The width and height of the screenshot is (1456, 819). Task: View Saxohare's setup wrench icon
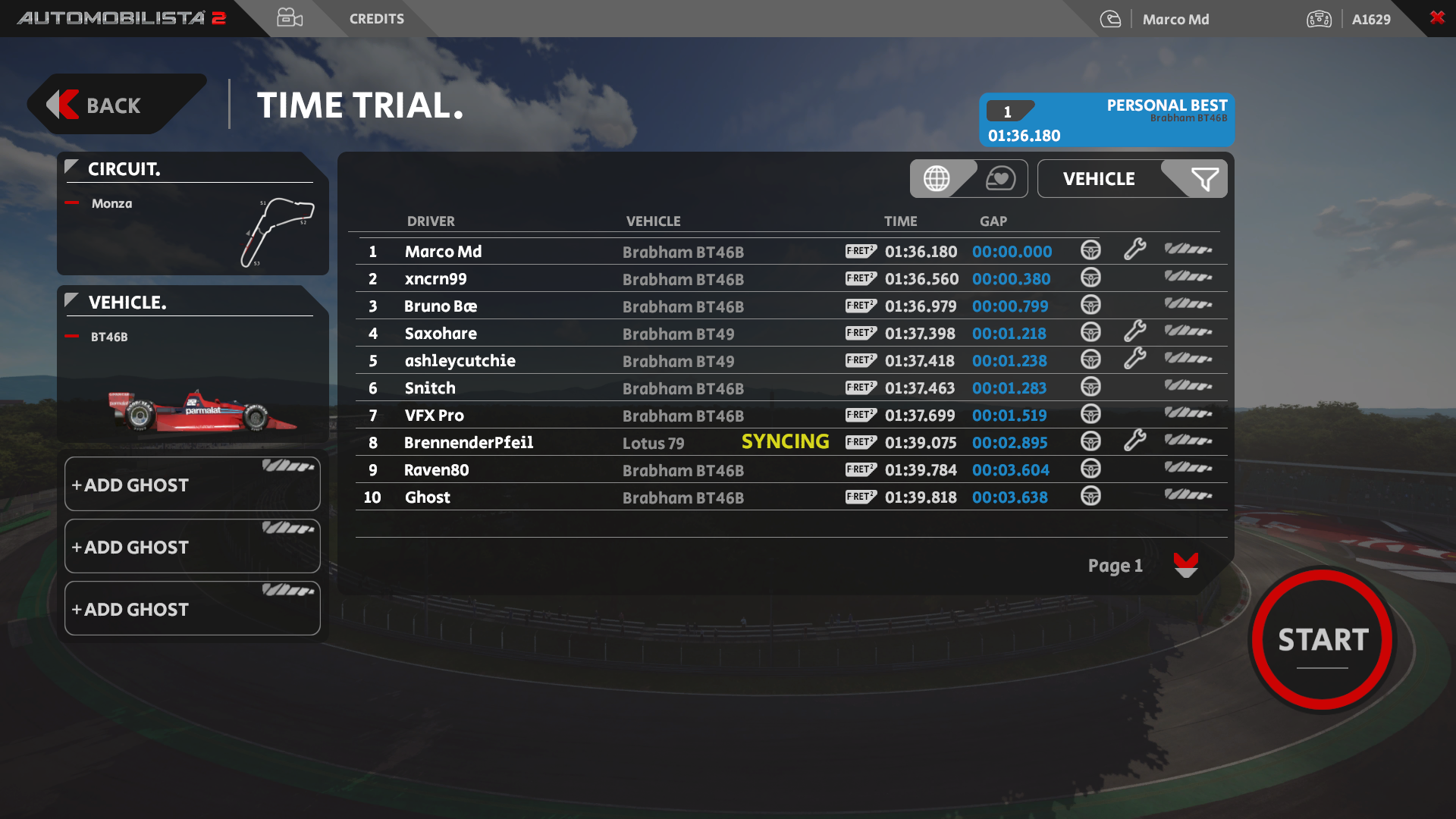[x=1134, y=332]
